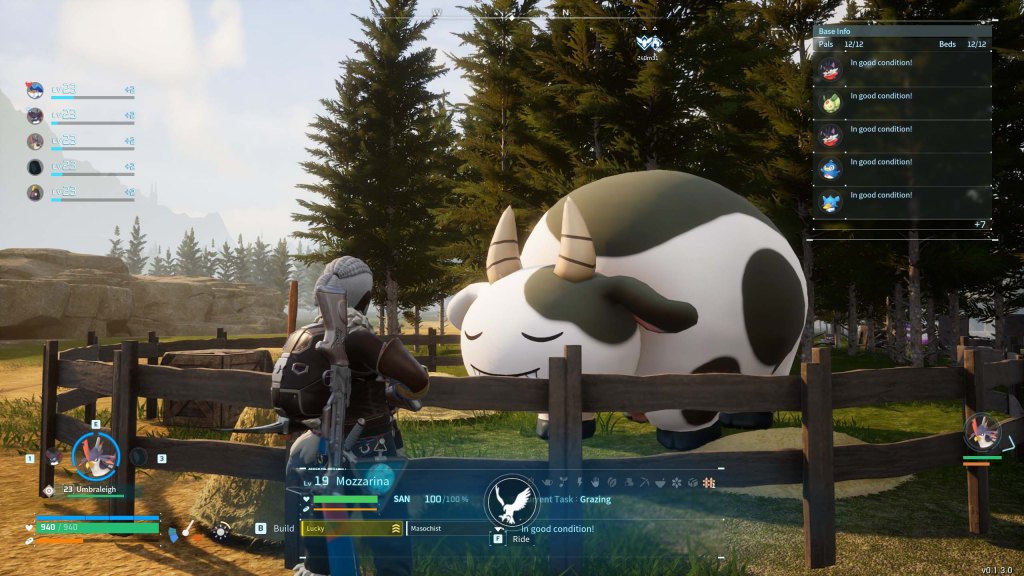Choose the black hooded party pal portrait
Viewport: 1024px width, 576px height.
(36, 166)
